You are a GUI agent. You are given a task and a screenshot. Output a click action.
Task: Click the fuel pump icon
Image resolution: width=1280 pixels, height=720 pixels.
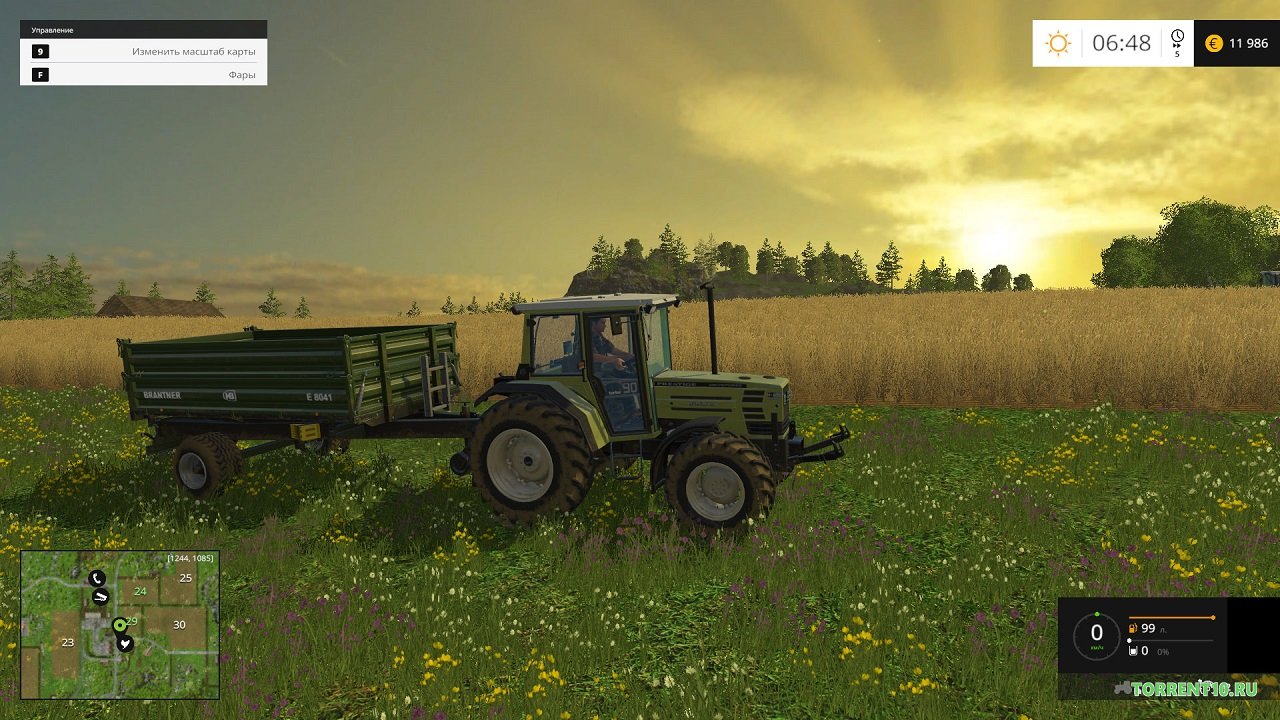point(1133,629)
